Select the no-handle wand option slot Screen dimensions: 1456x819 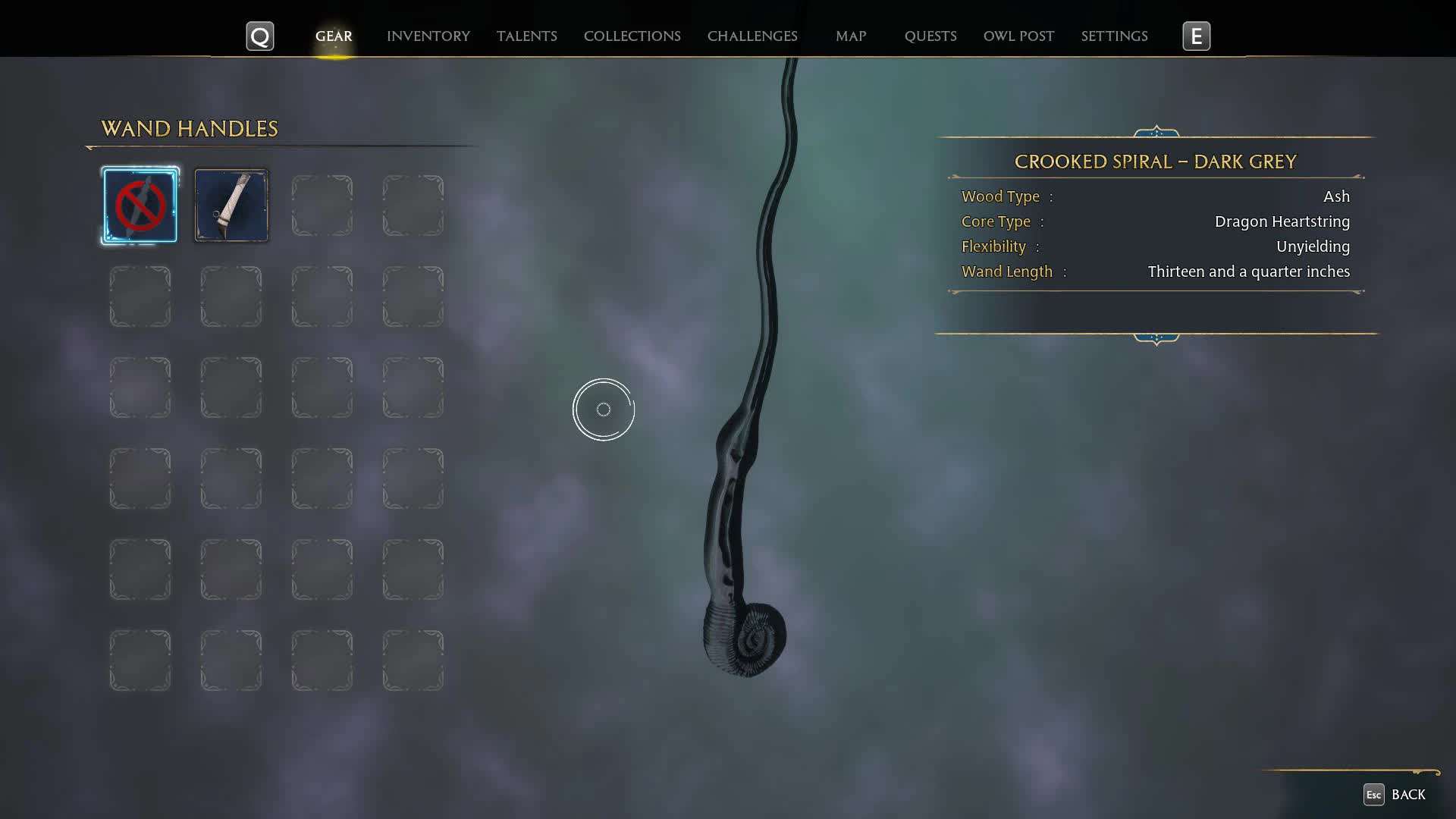pos(140,206)
